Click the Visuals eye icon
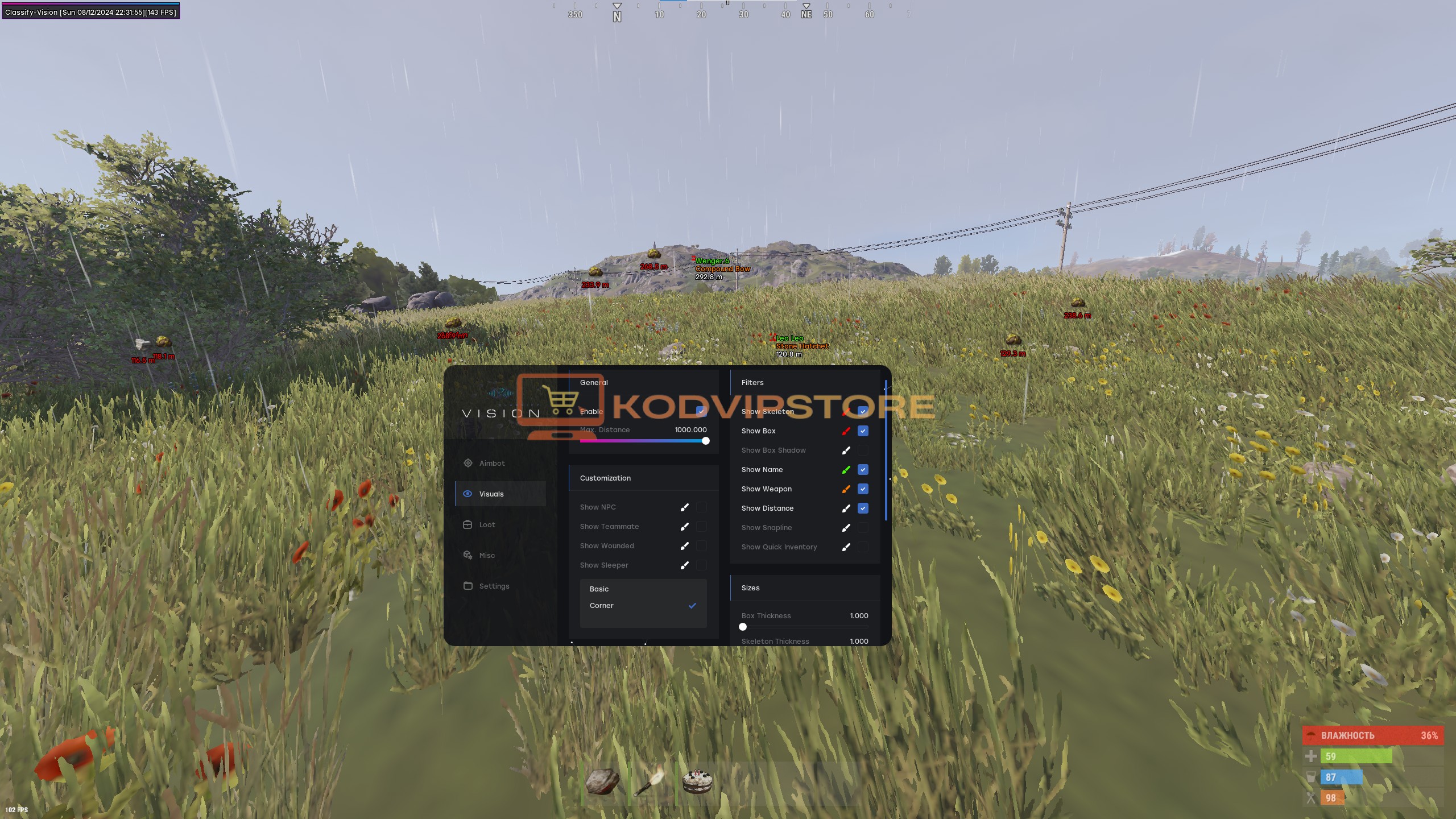1456x819 pixels. (468, 493)
